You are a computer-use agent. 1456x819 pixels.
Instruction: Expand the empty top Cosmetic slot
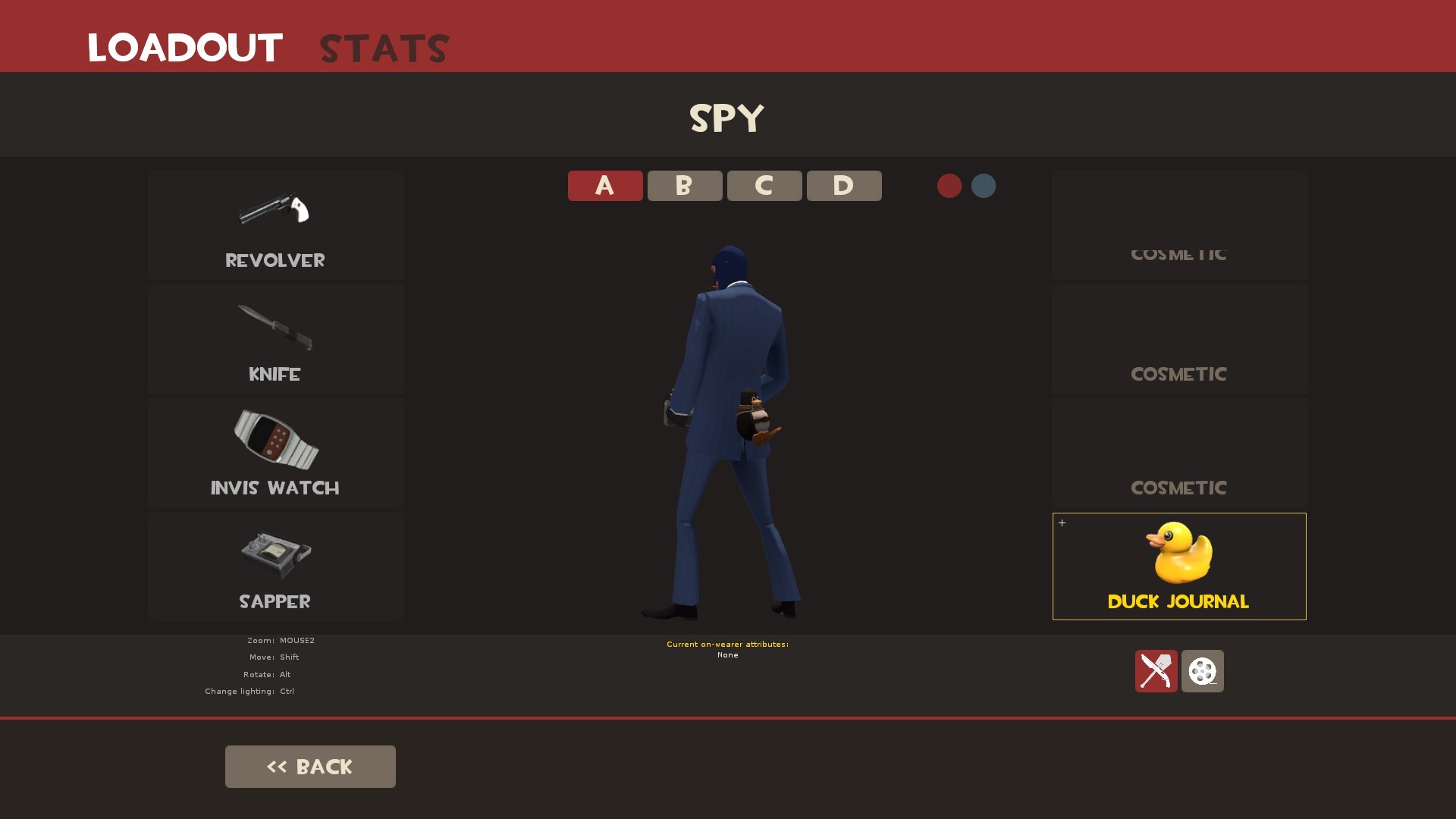(1178, 225)
